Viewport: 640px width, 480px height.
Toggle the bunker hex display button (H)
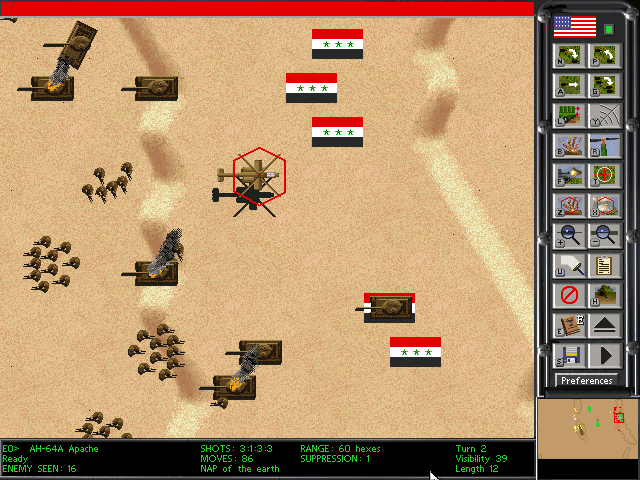point(603,296)
